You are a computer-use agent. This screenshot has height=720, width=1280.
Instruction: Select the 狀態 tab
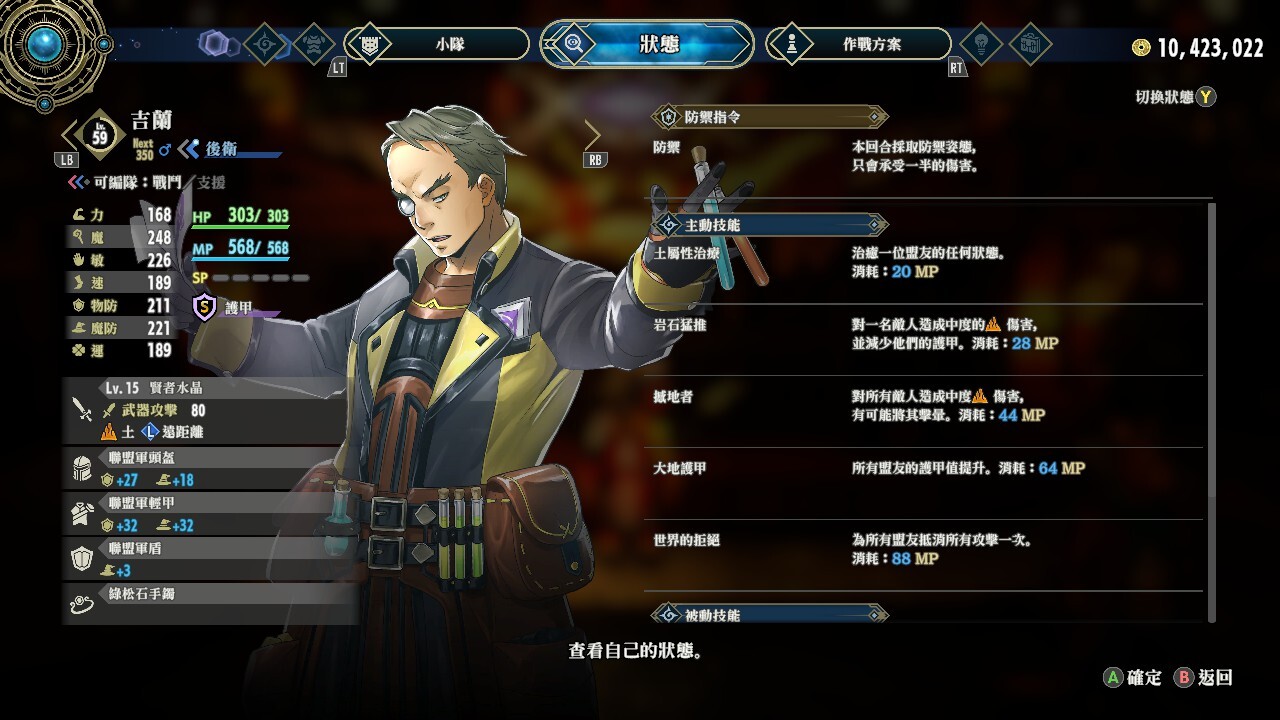(647, 44)
